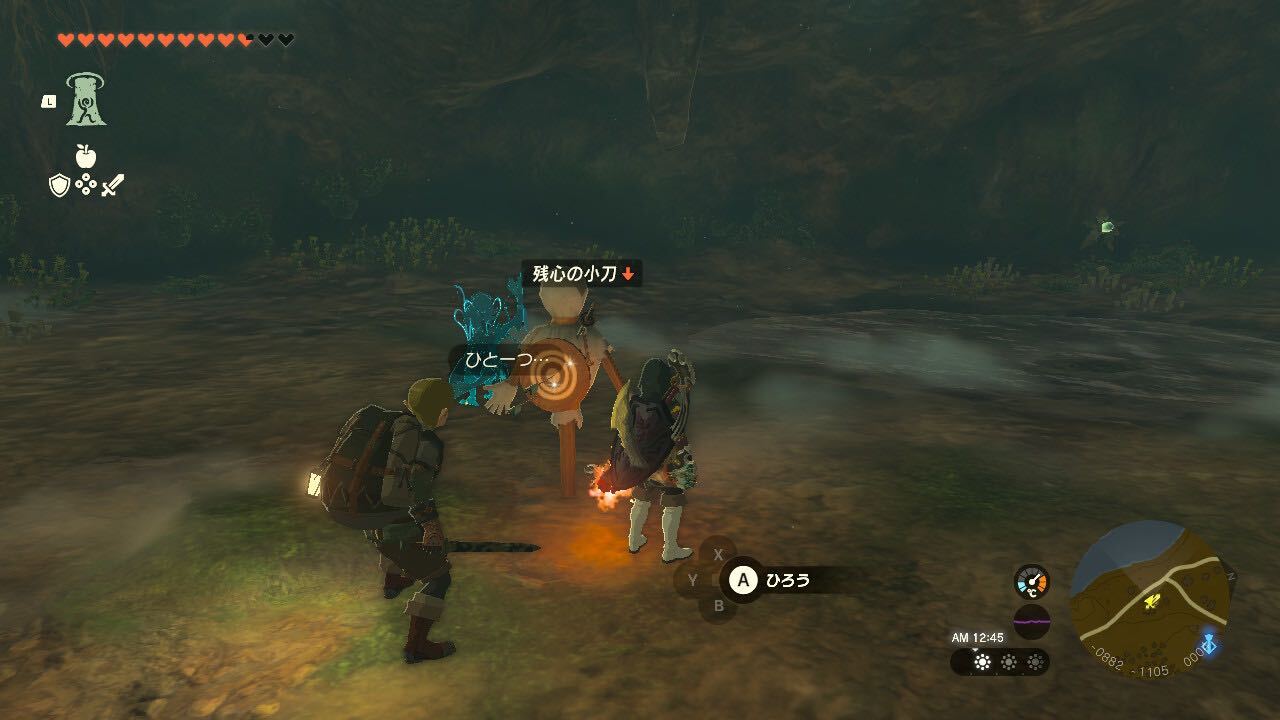Click the N compass marker on the minimap

click(x=1229, y=574)
